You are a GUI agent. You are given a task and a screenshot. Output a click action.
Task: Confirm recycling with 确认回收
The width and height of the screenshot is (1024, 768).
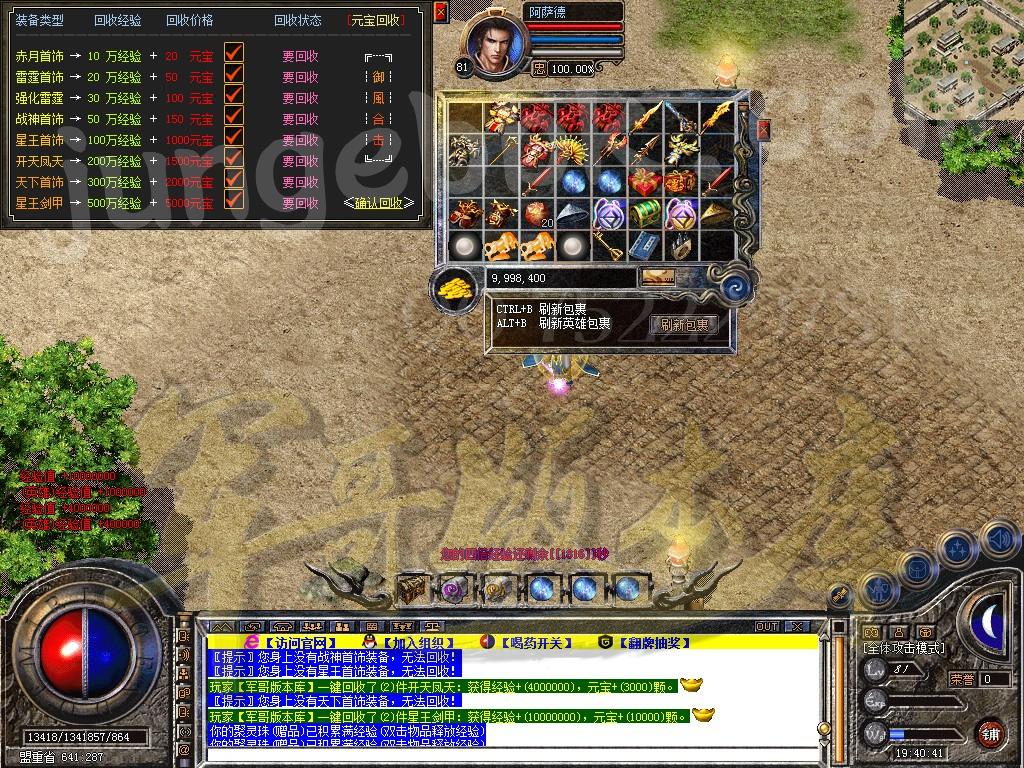[x=378, y=203]
